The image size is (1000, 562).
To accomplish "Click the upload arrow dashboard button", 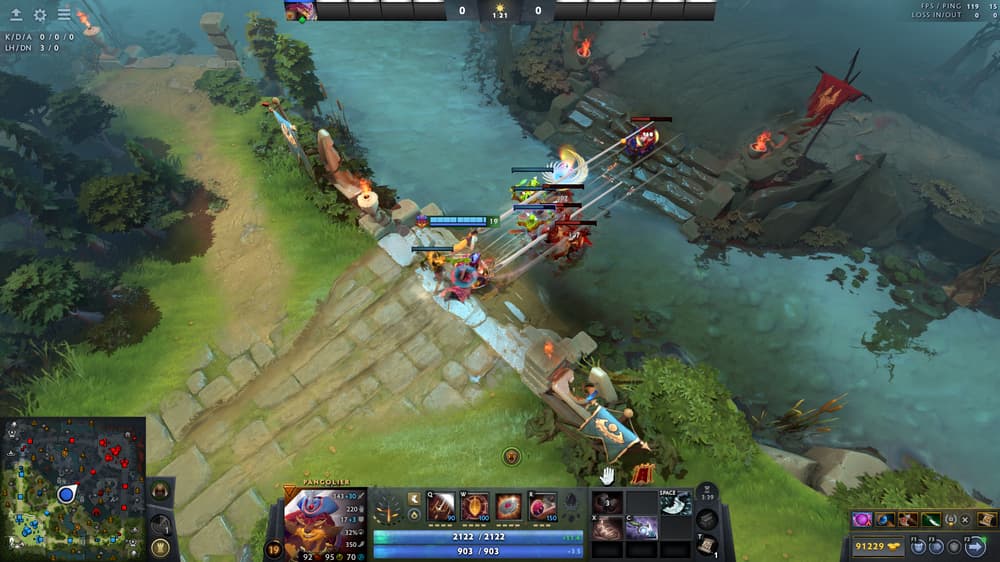I will (x=16, y=15).
